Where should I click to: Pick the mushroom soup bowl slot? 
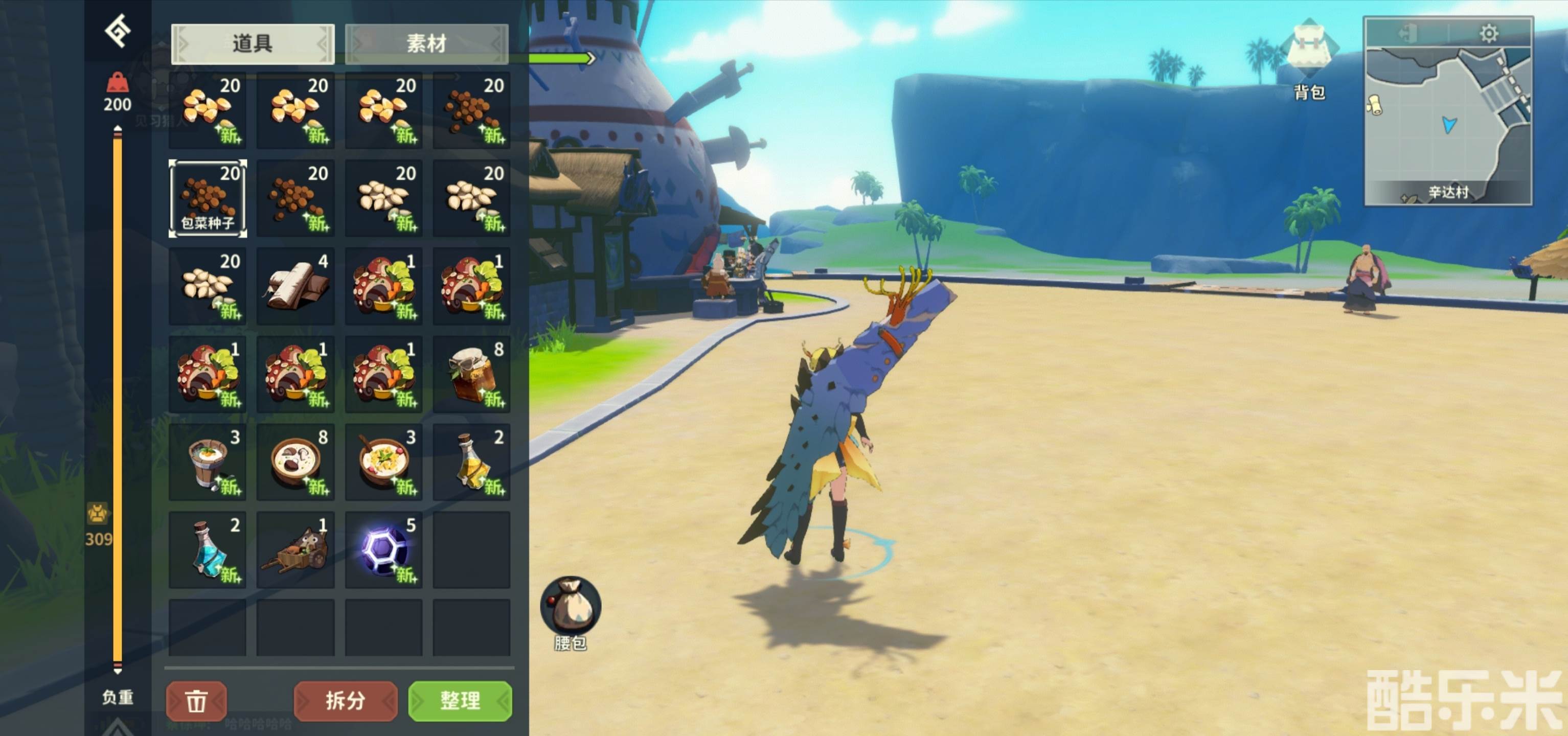click(x=296, y=462)
